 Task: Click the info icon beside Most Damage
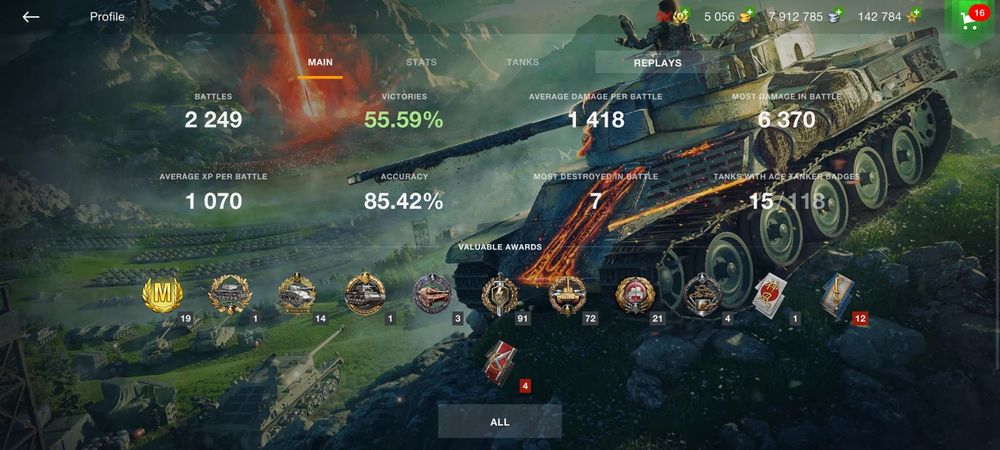coord(876,97)
